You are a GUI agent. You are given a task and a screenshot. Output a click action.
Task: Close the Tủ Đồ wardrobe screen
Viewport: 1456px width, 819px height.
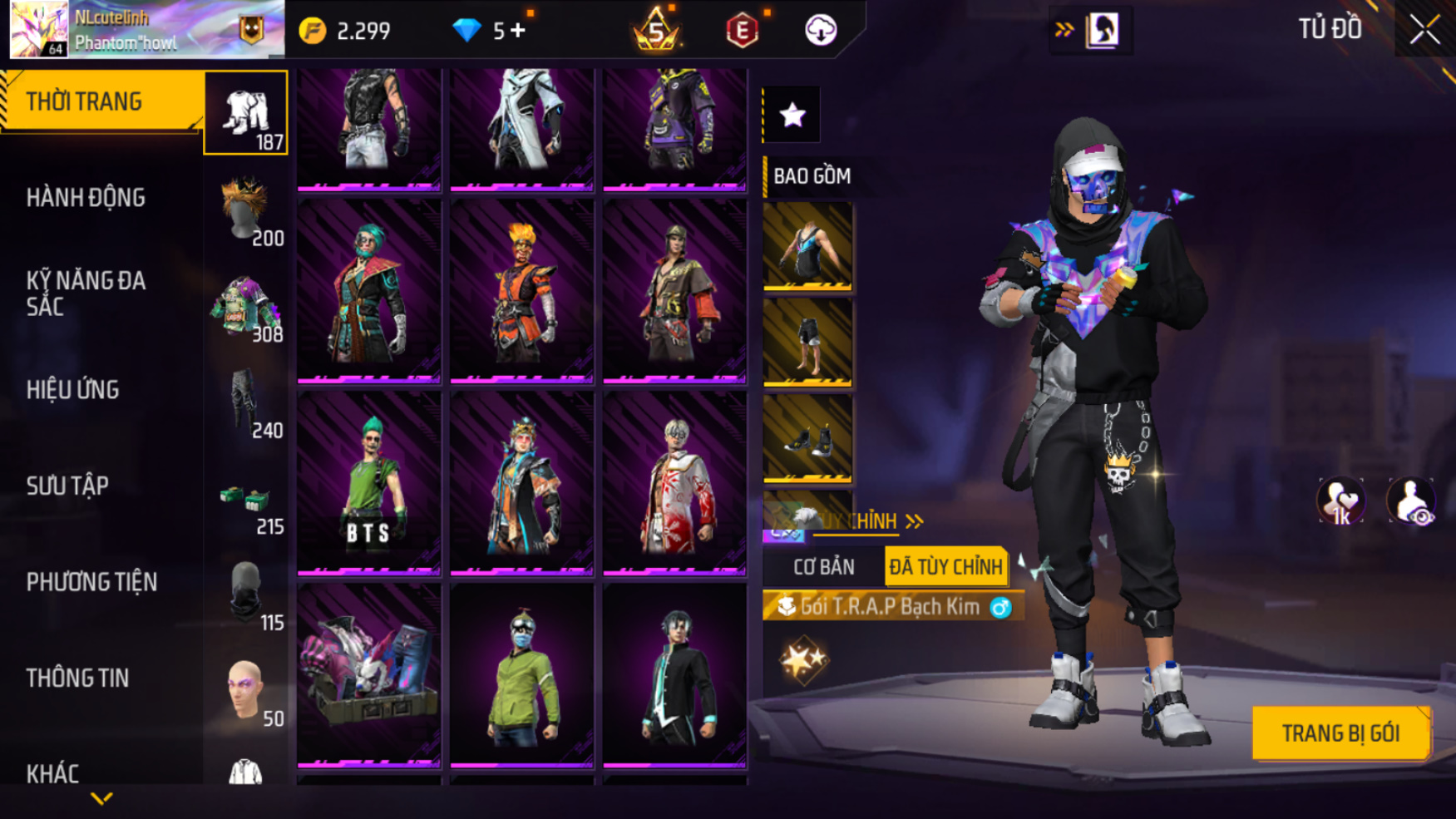tap(1424, 31)
